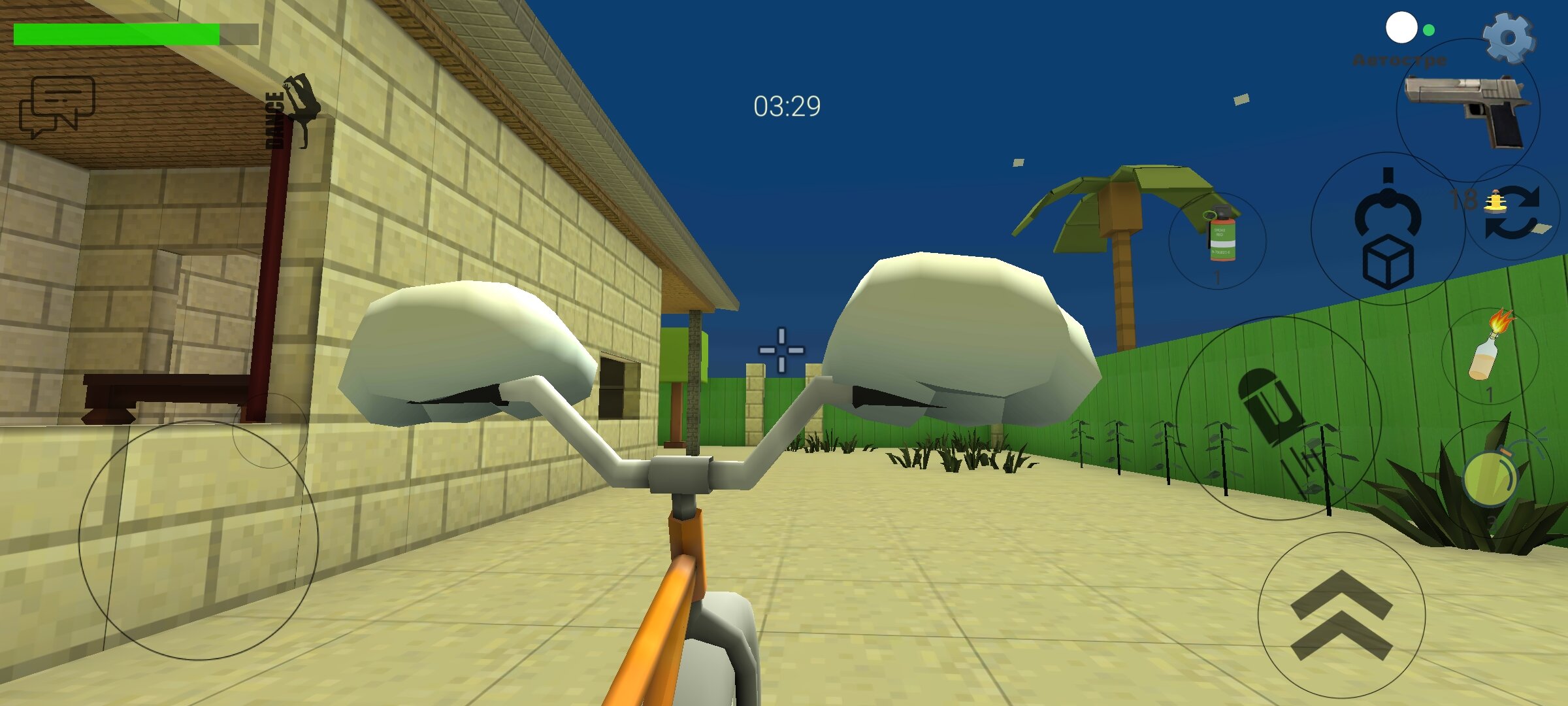Fire using the bullet button
1568x706 pixels.
pyautogui.click(x=1278, y=418)
